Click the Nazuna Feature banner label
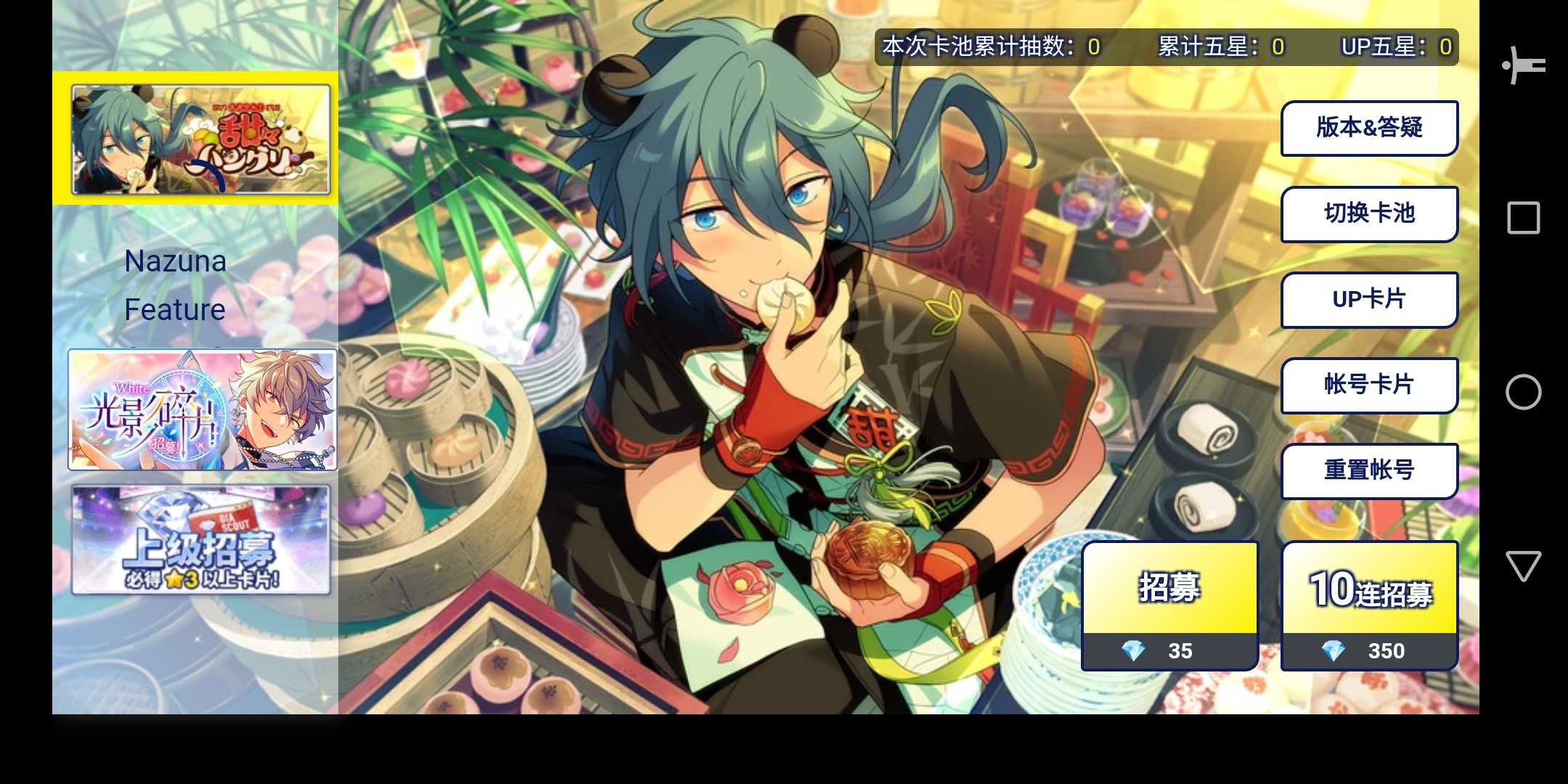Screen dimensions: 1568x784 [x=175, y=285]
